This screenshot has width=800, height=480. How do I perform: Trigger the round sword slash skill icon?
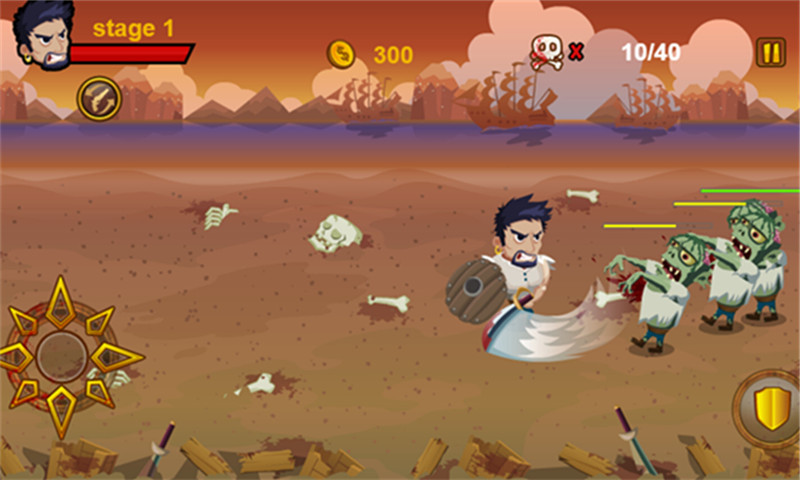[99, 98]
